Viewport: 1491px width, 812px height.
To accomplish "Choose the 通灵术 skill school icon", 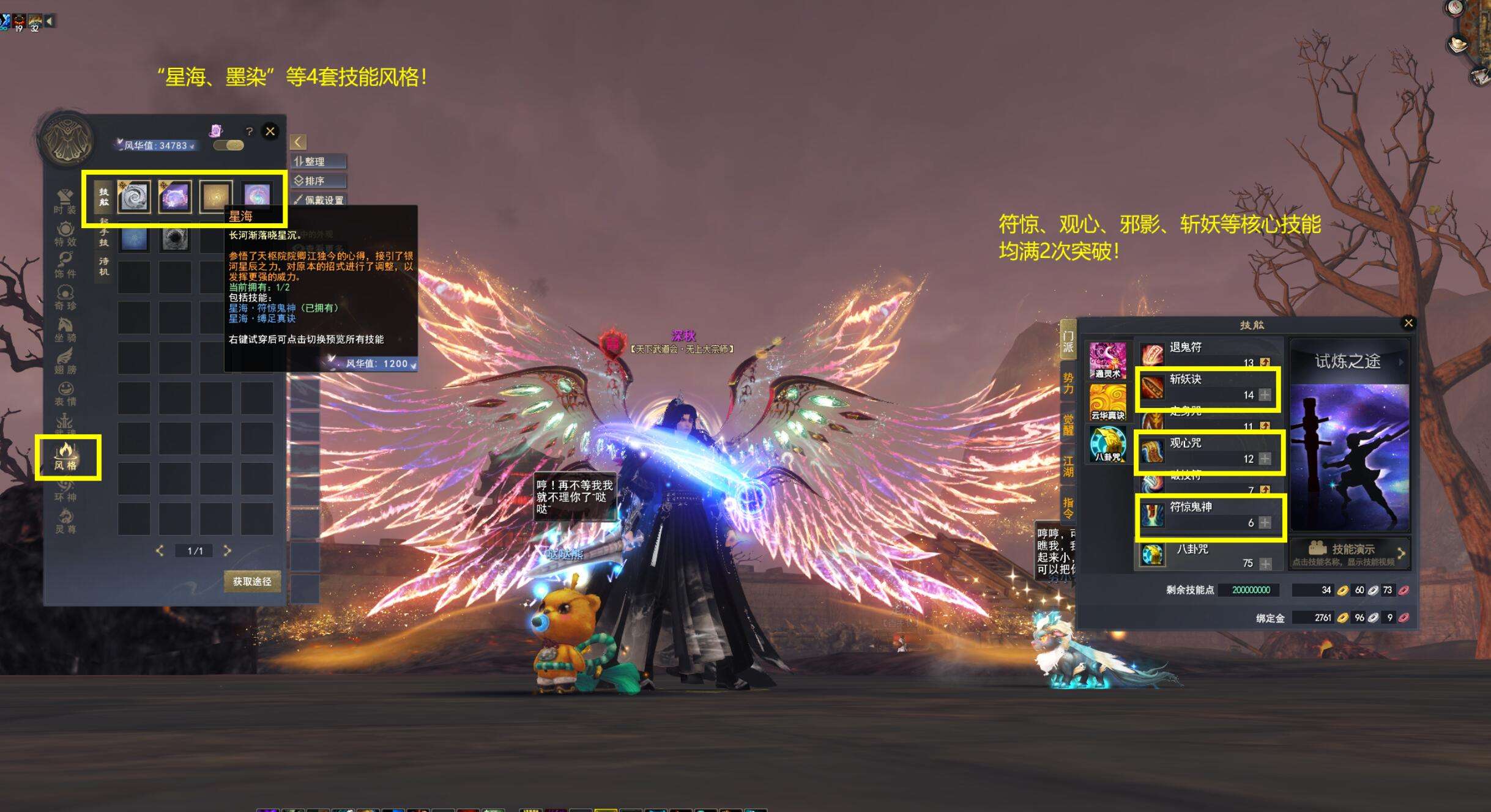I will tap(1107, 361).
